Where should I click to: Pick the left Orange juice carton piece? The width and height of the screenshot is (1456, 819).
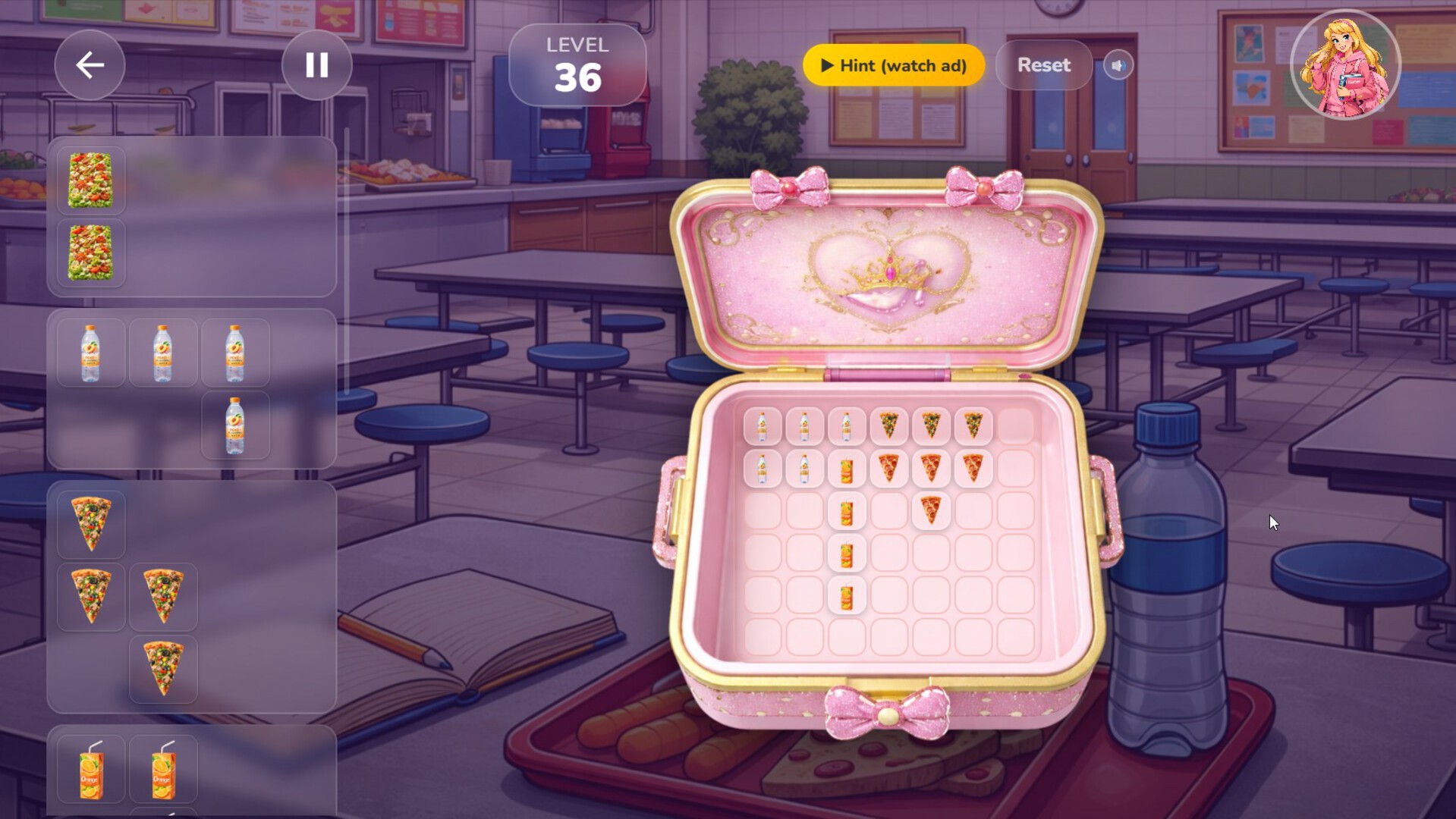coord(90,769)
